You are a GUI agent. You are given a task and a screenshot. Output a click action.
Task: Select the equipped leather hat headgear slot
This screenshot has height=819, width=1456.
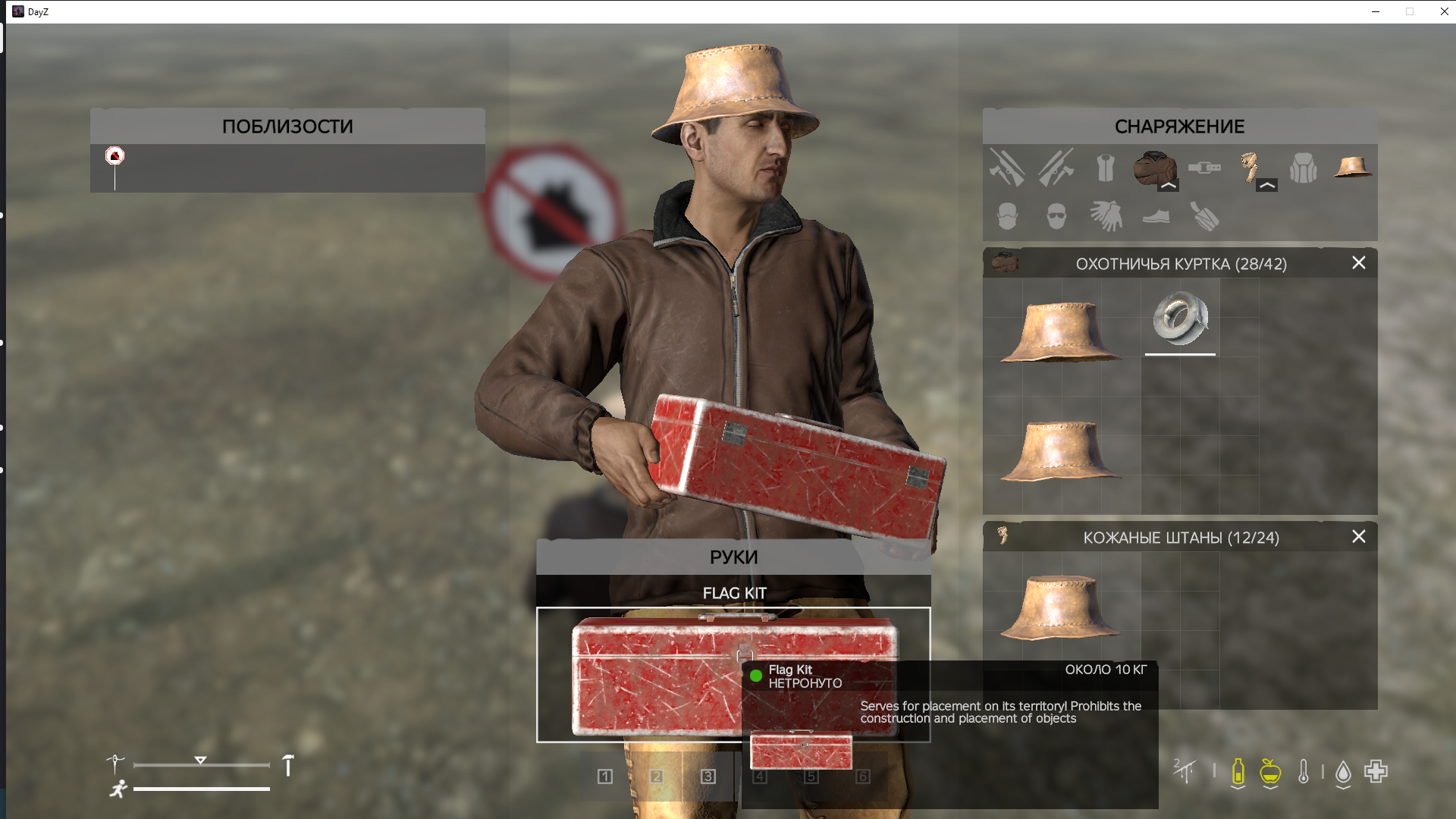coord(1352,167)
